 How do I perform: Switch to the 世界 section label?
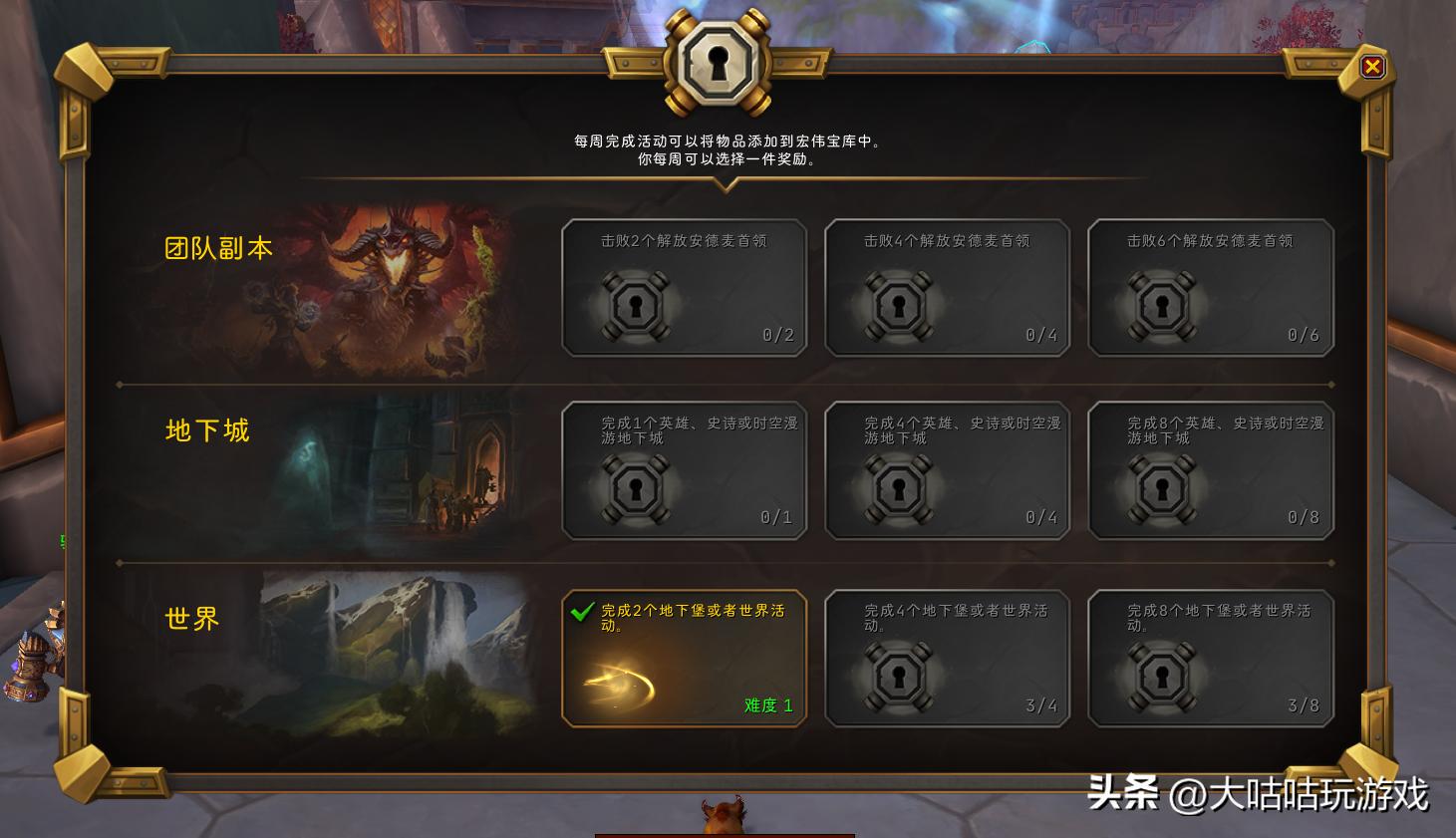pyautogui.click(x=190, y=619)
